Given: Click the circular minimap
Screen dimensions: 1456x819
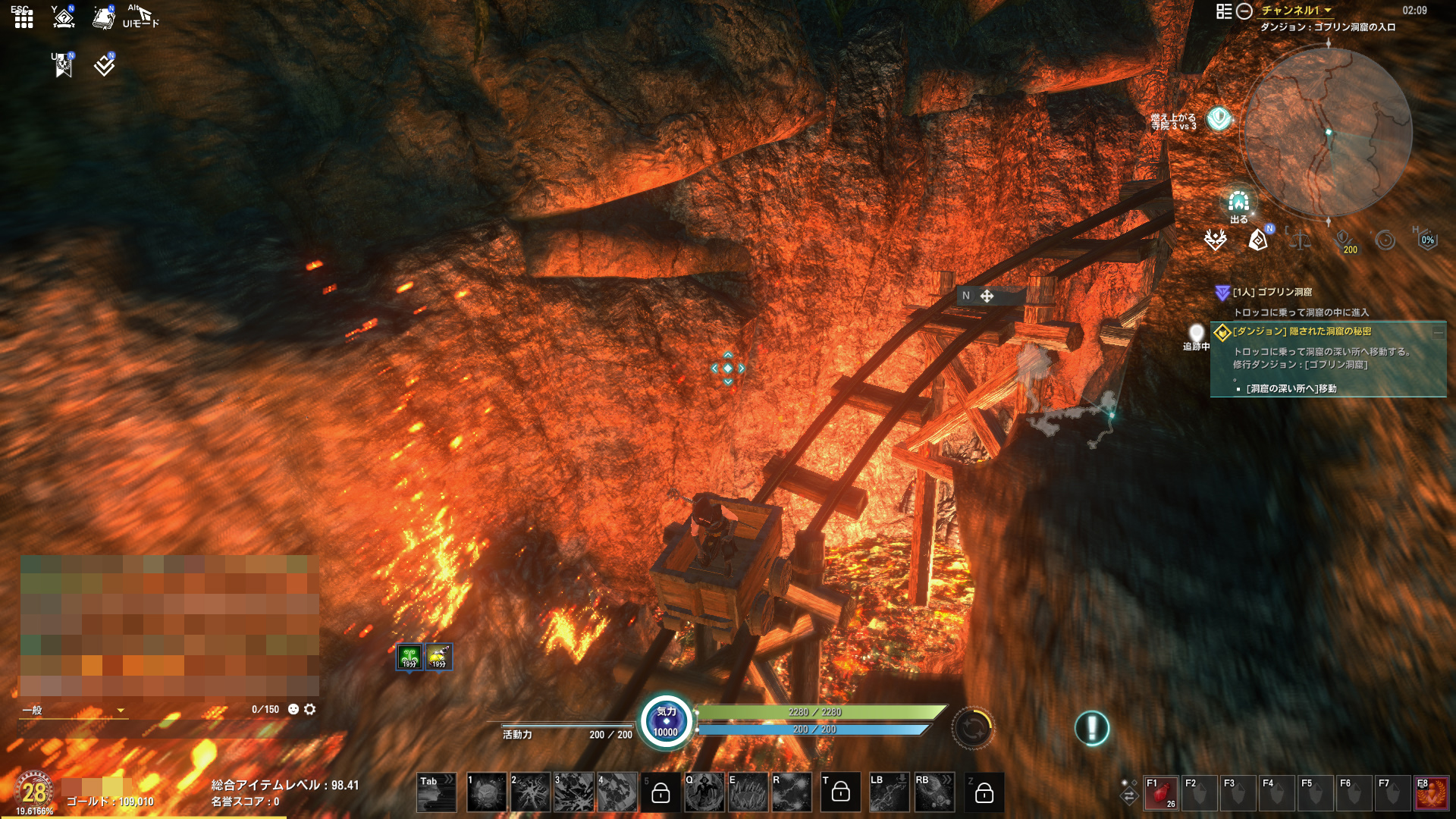Looking at the screenshot, I should (1328, 132).
